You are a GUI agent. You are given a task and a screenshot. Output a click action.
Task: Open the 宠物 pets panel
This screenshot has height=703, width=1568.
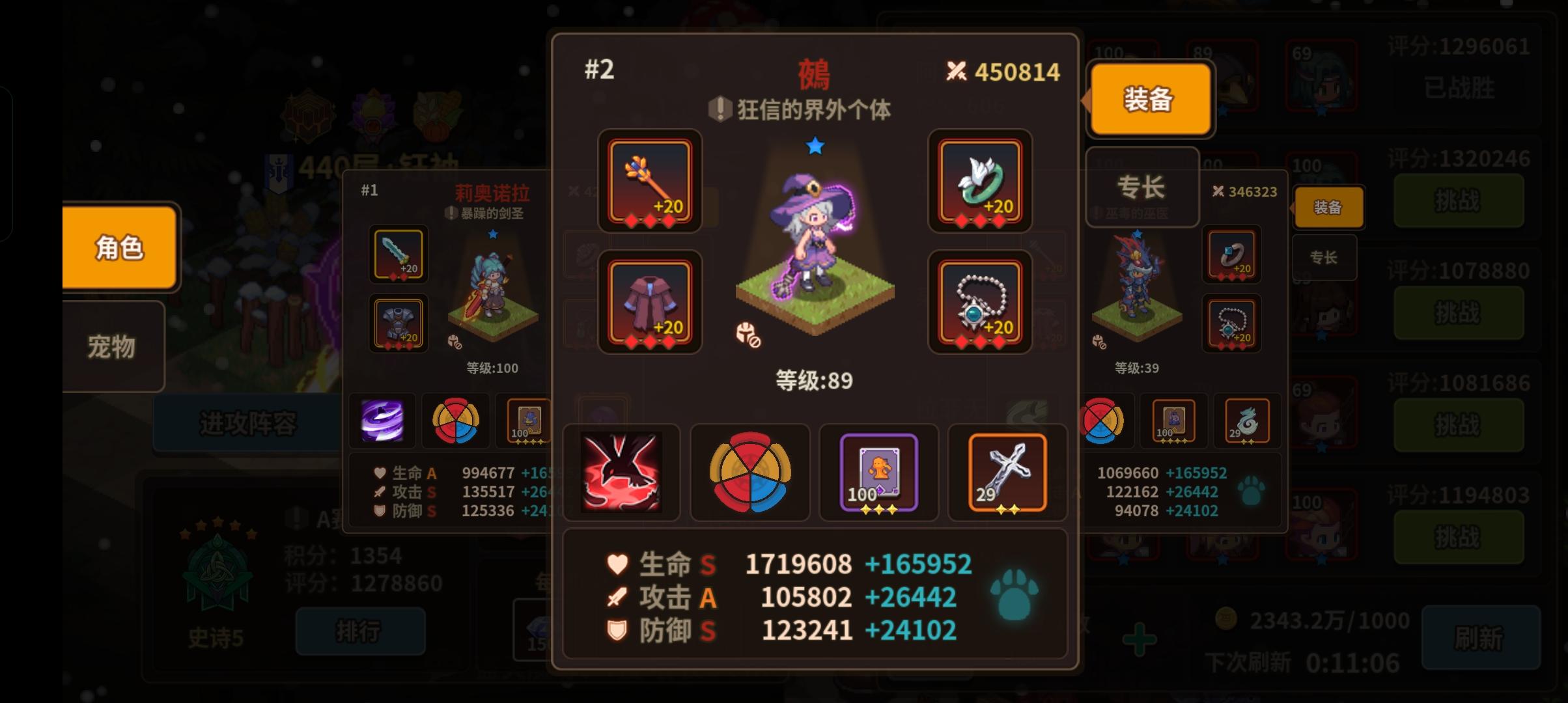point(112,347)
